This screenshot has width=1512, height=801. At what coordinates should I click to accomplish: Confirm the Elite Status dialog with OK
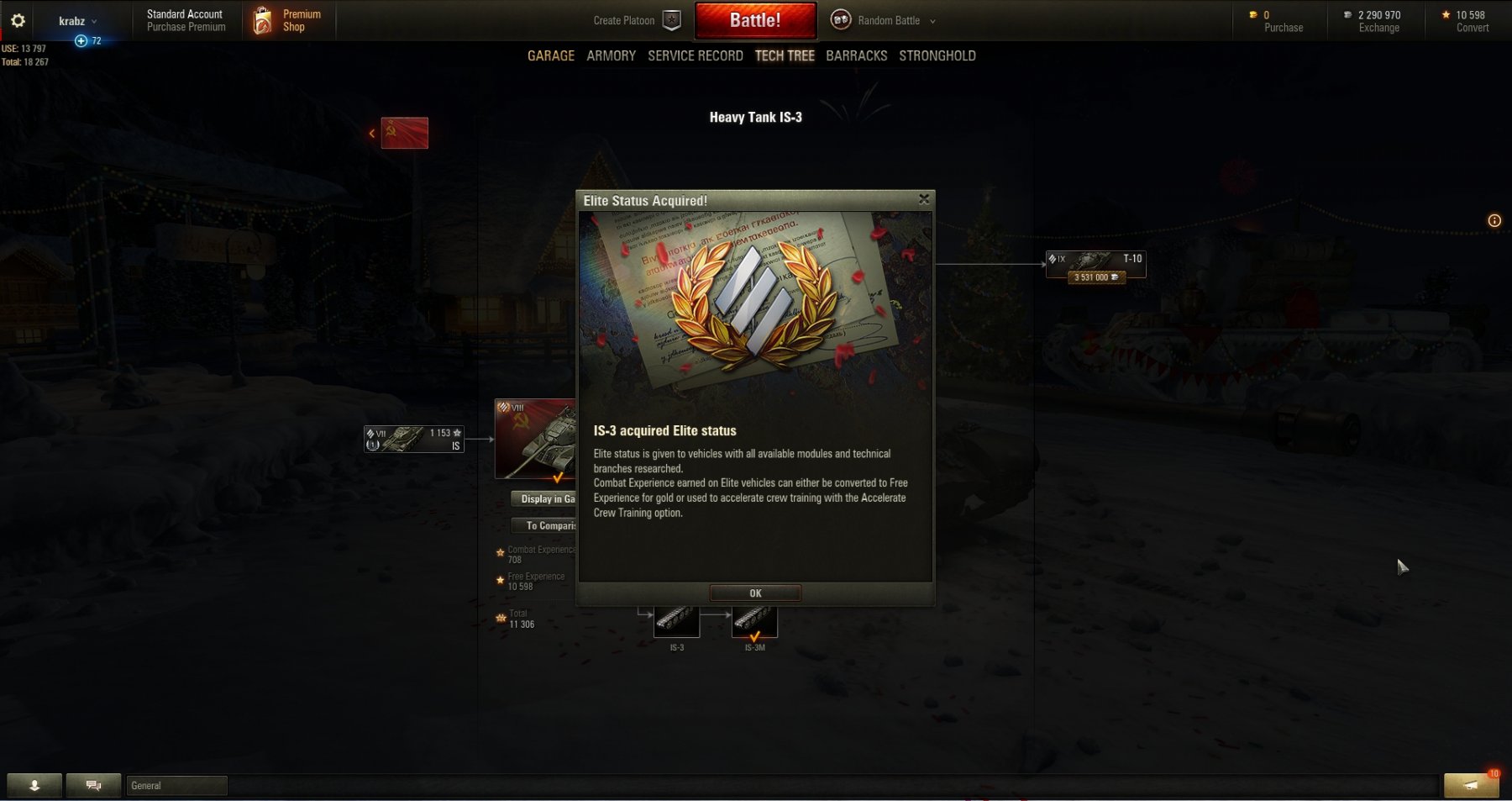(x=755, y=593)
